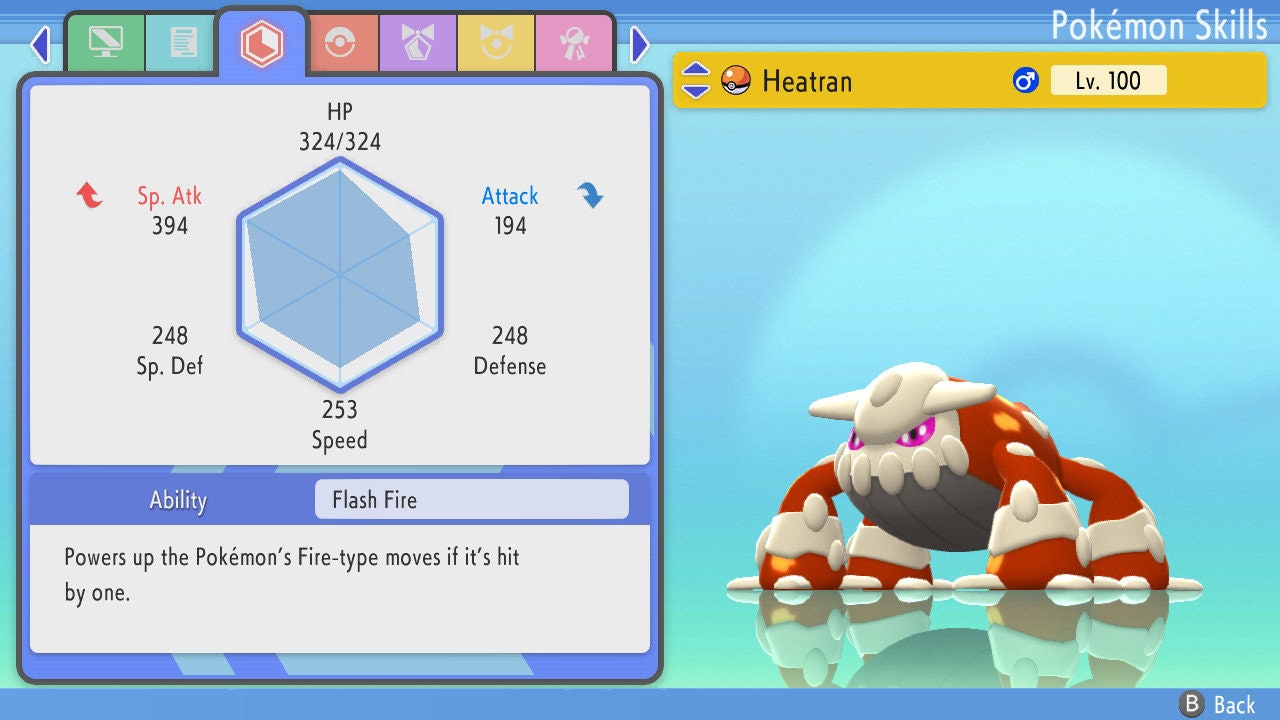Click the left arrow beside the tabs

pos(40,44)
